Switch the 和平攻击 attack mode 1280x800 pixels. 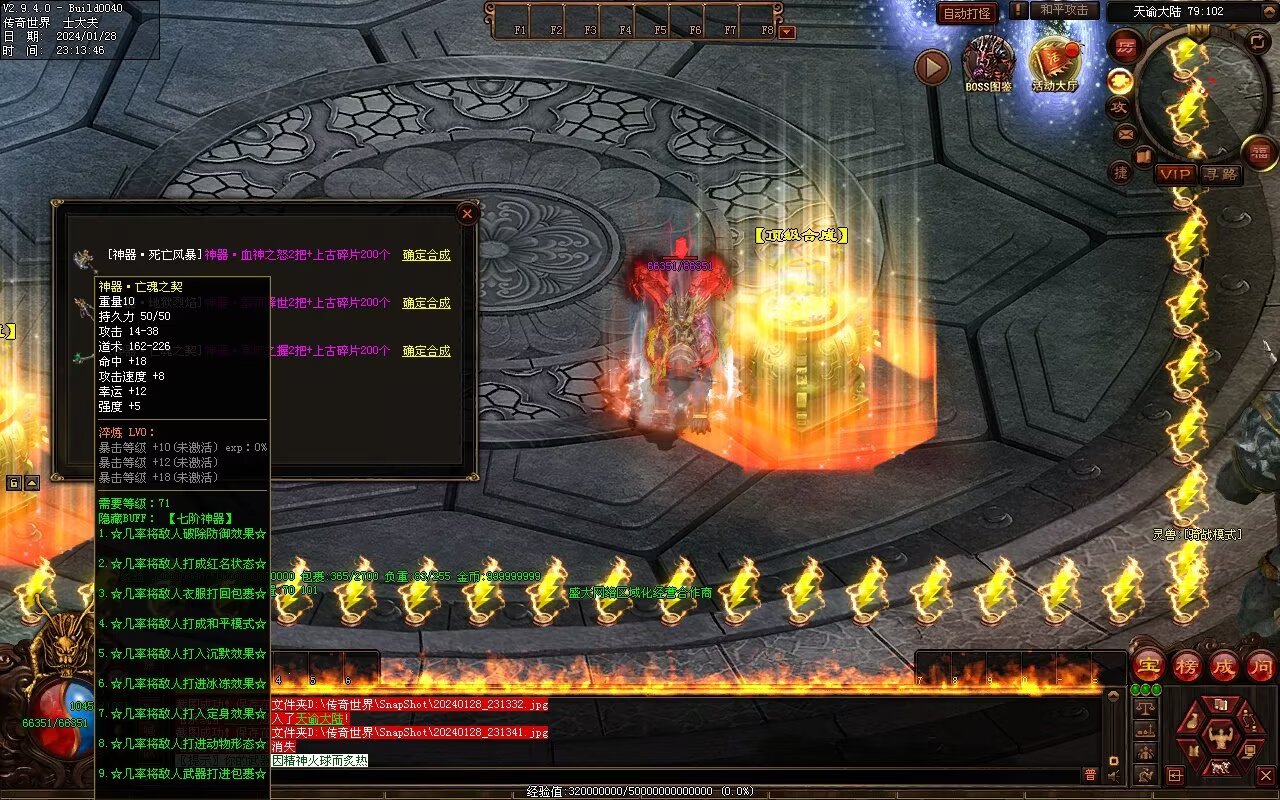point(1064,10)
